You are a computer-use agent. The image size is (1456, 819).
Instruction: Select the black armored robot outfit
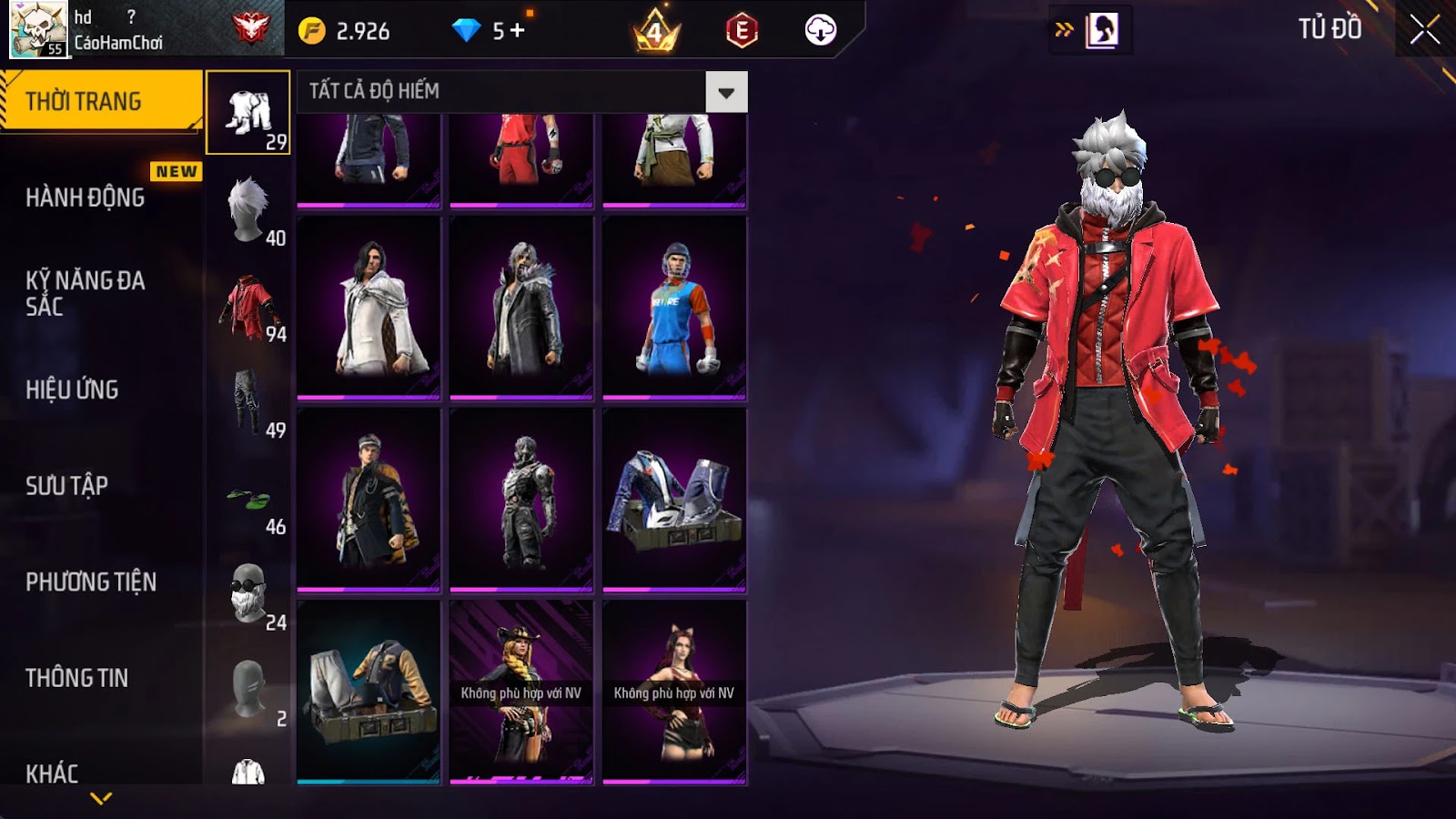pyautogui.click(x=521, y=499)
